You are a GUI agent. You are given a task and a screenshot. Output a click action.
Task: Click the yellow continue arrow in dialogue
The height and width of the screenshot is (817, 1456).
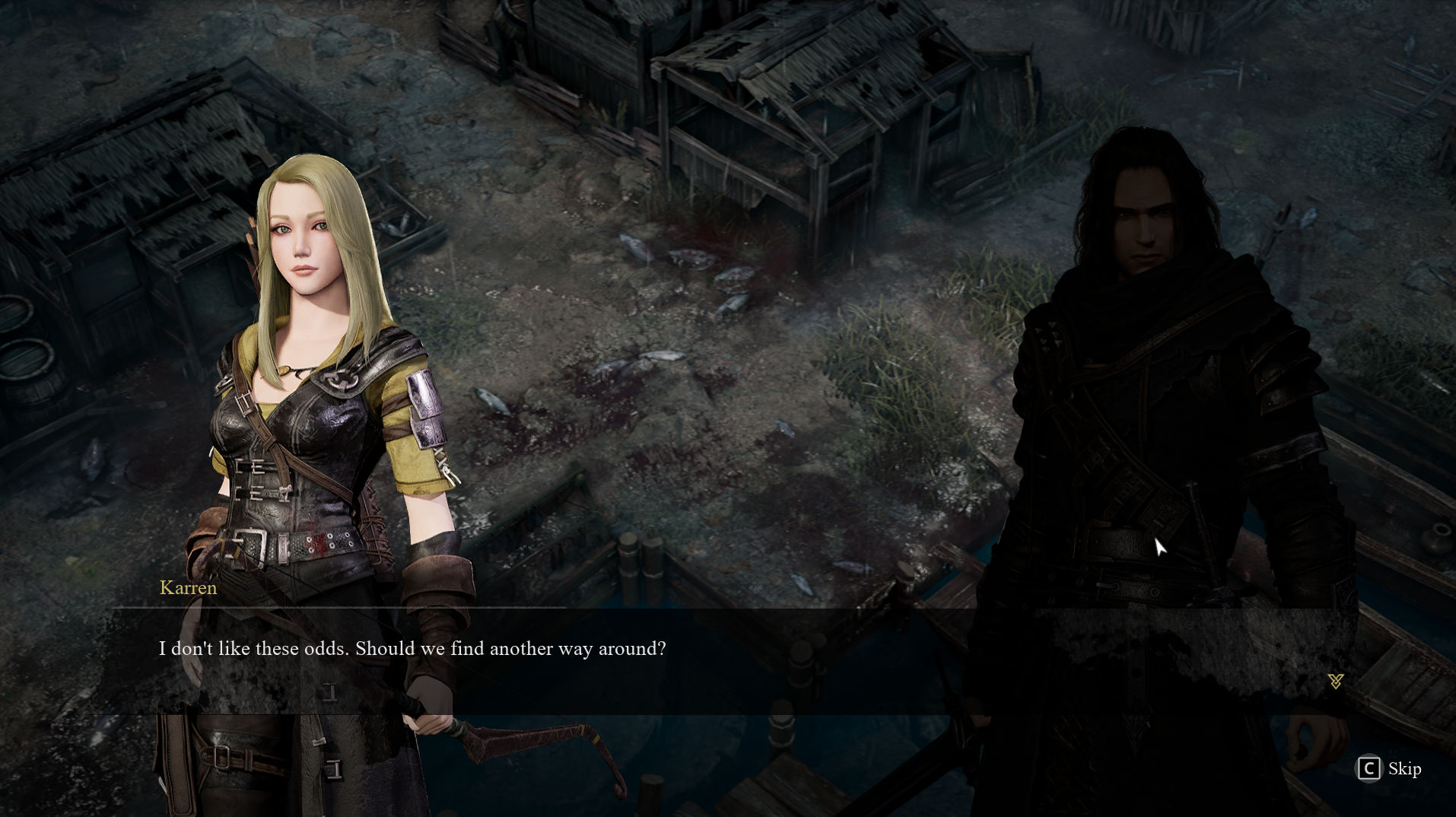pyautogui.click(x=1335, y=681)
